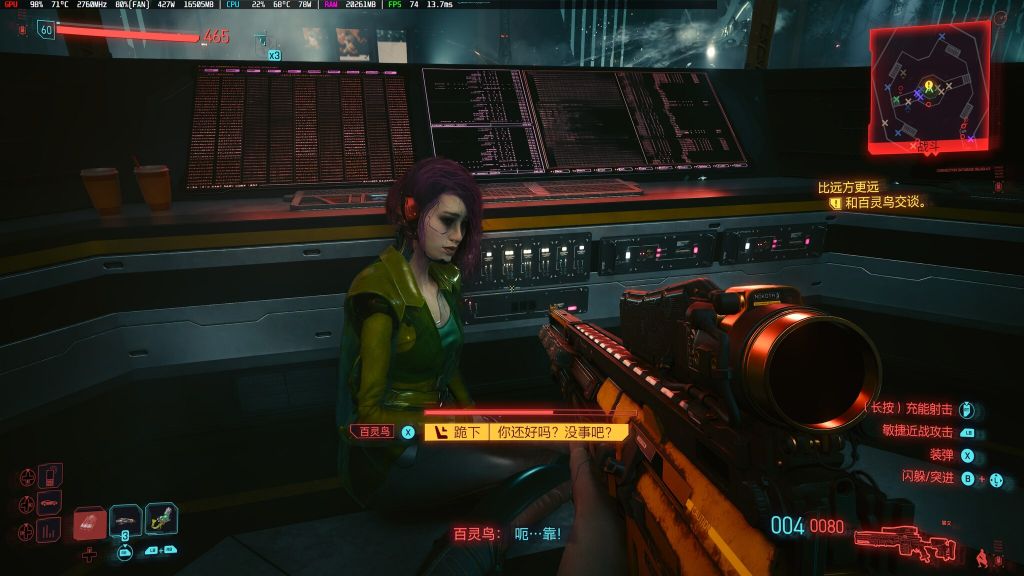1024x576 pixels.
Task: Select the red consumable item slot
Action: click(x=90, y=522)
